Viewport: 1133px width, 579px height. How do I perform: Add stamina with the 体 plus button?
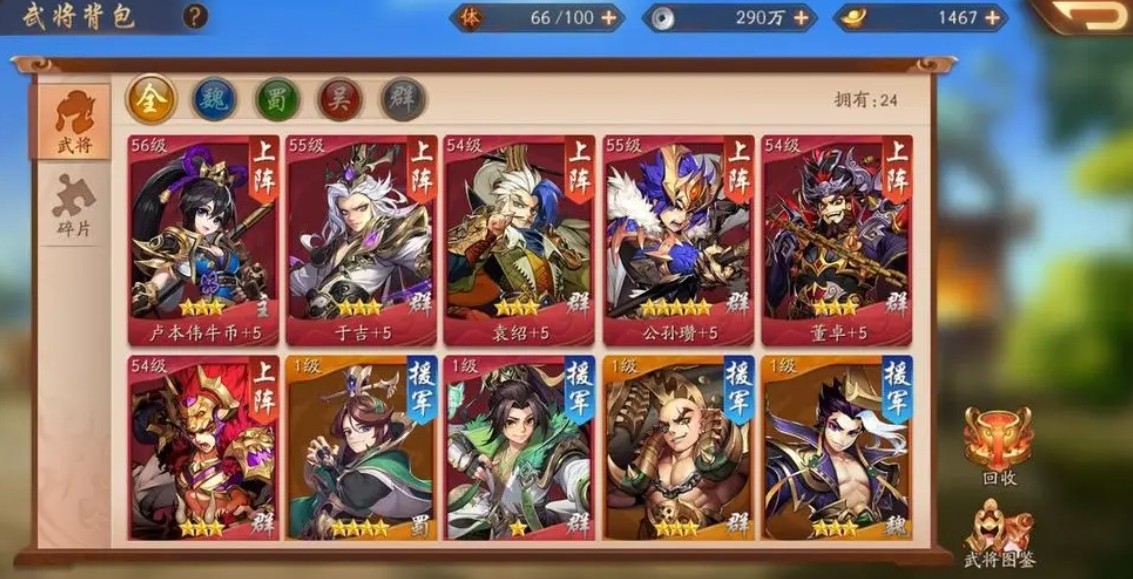point(608,18)
